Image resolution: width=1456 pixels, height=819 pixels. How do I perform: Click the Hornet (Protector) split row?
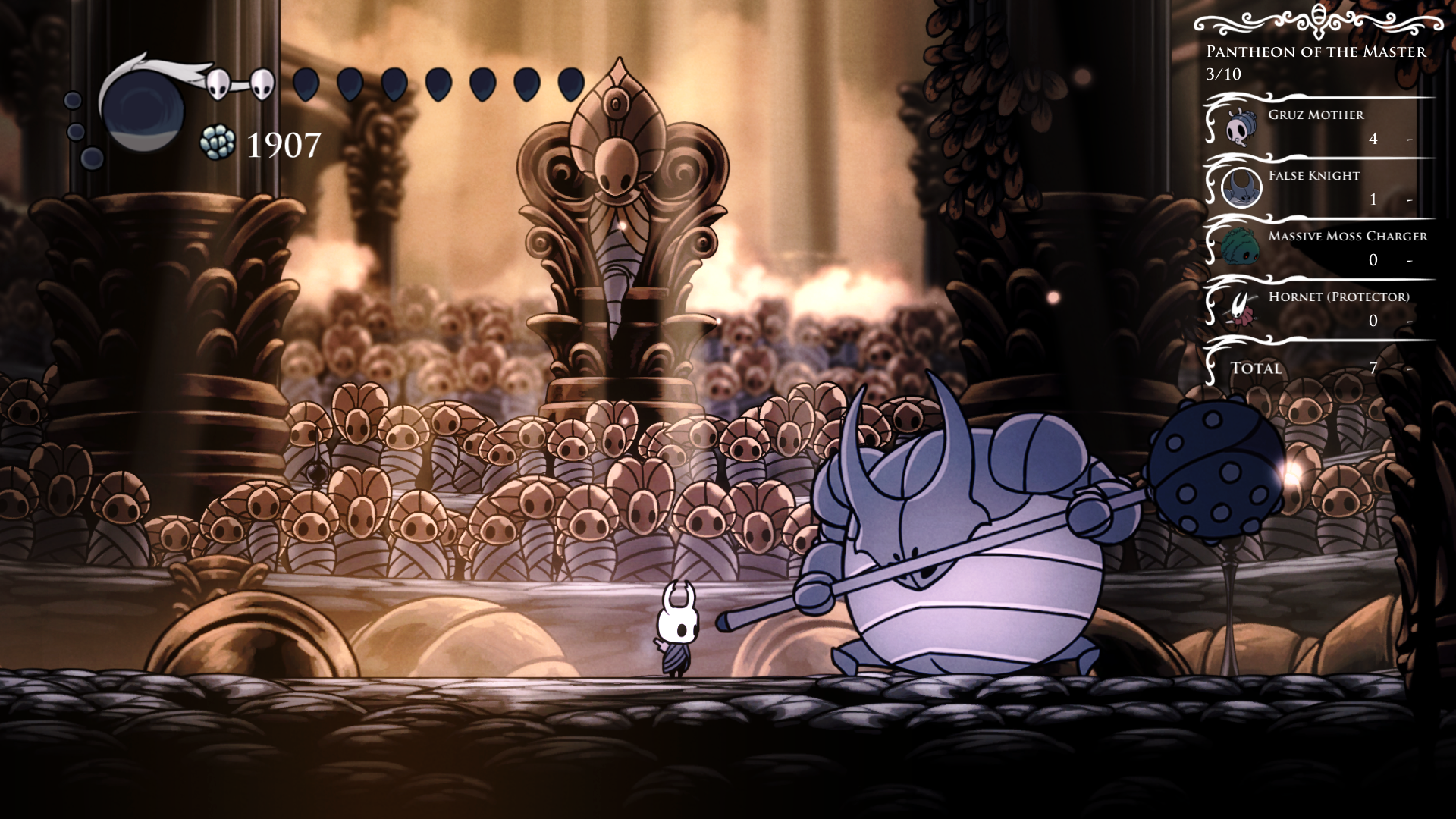[x=1318, y=308]
